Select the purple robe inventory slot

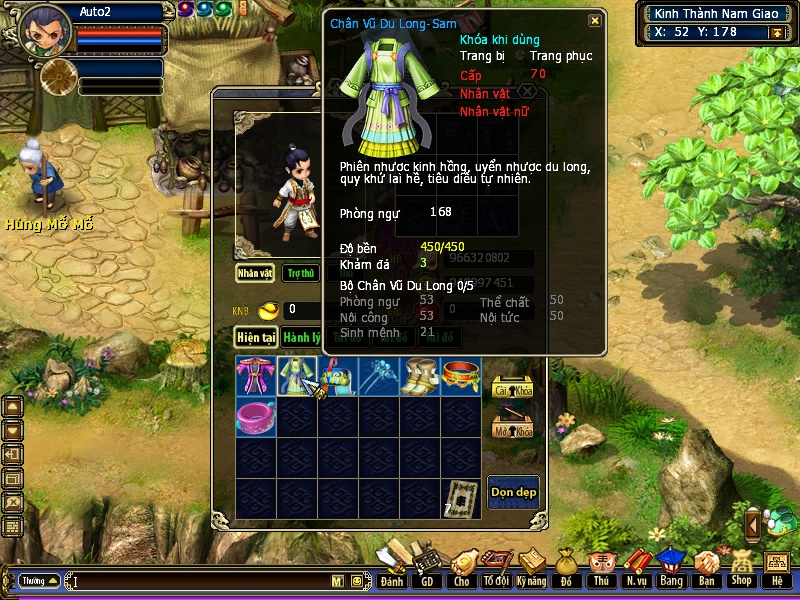[256, 376]
